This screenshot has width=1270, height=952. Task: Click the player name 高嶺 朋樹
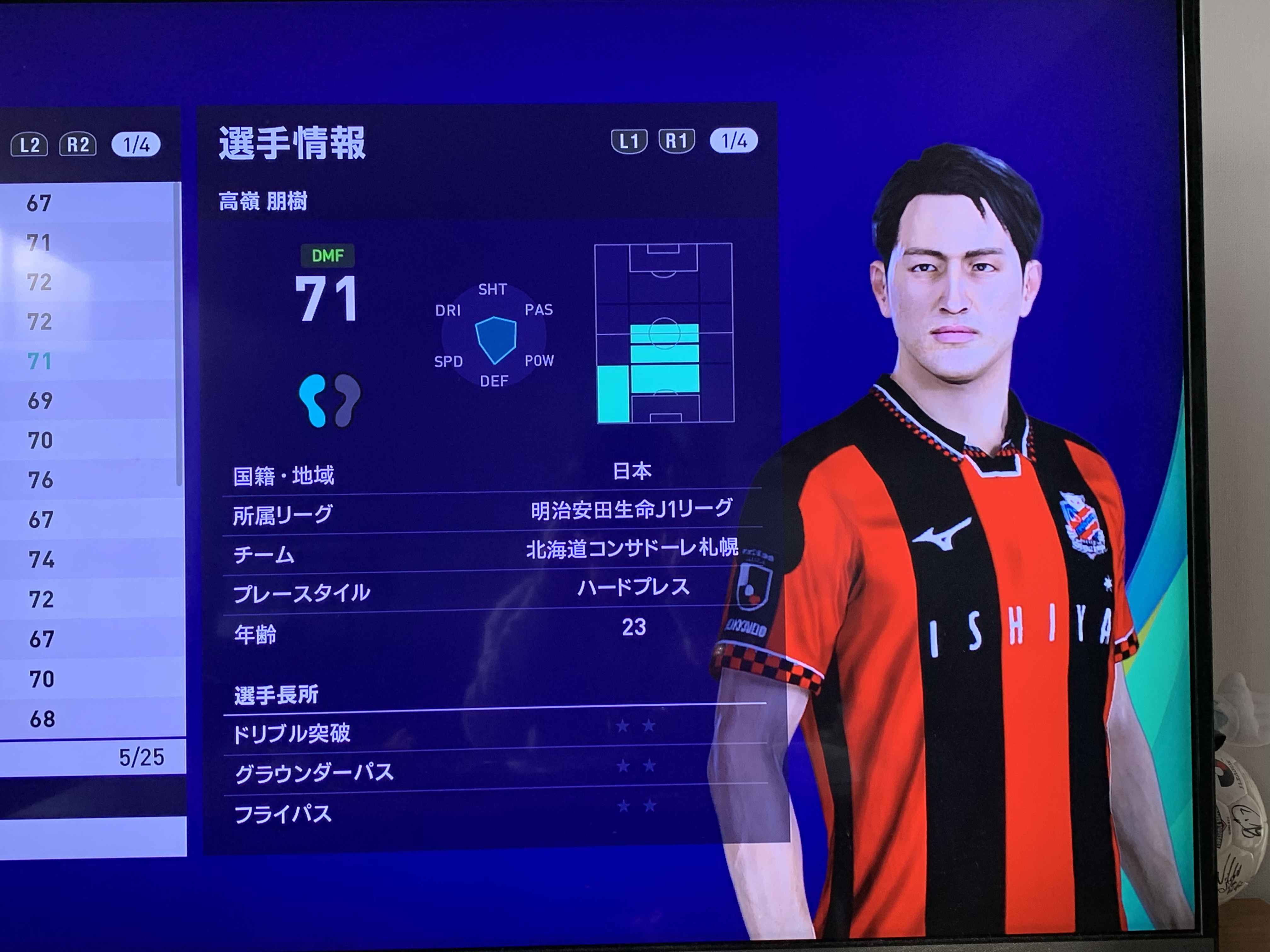(263, 201)
